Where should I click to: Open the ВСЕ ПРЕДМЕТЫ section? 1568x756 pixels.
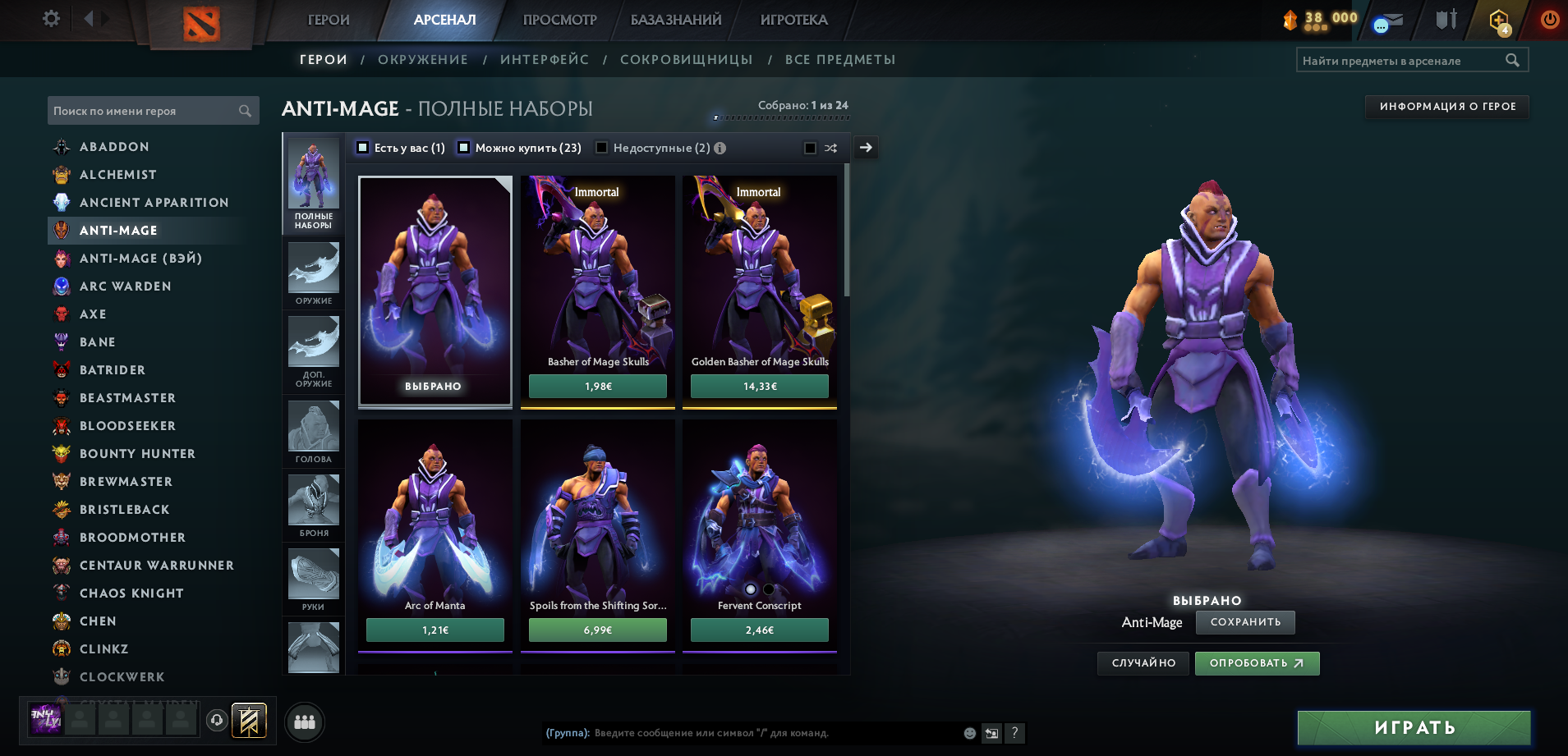pos(841,59)
